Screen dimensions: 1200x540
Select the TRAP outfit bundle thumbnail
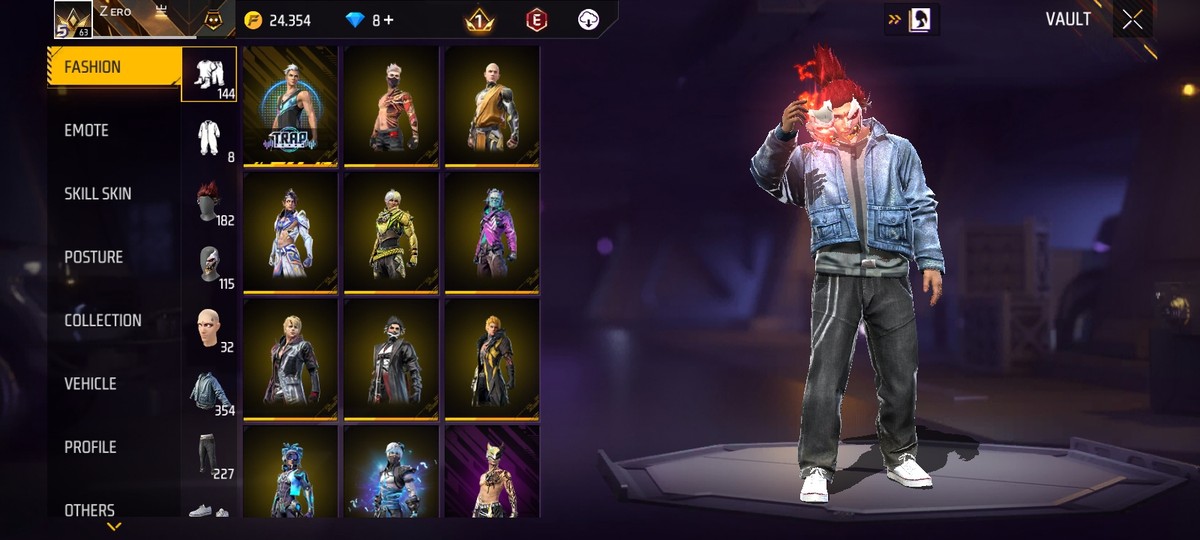click(x=290, y=105)
